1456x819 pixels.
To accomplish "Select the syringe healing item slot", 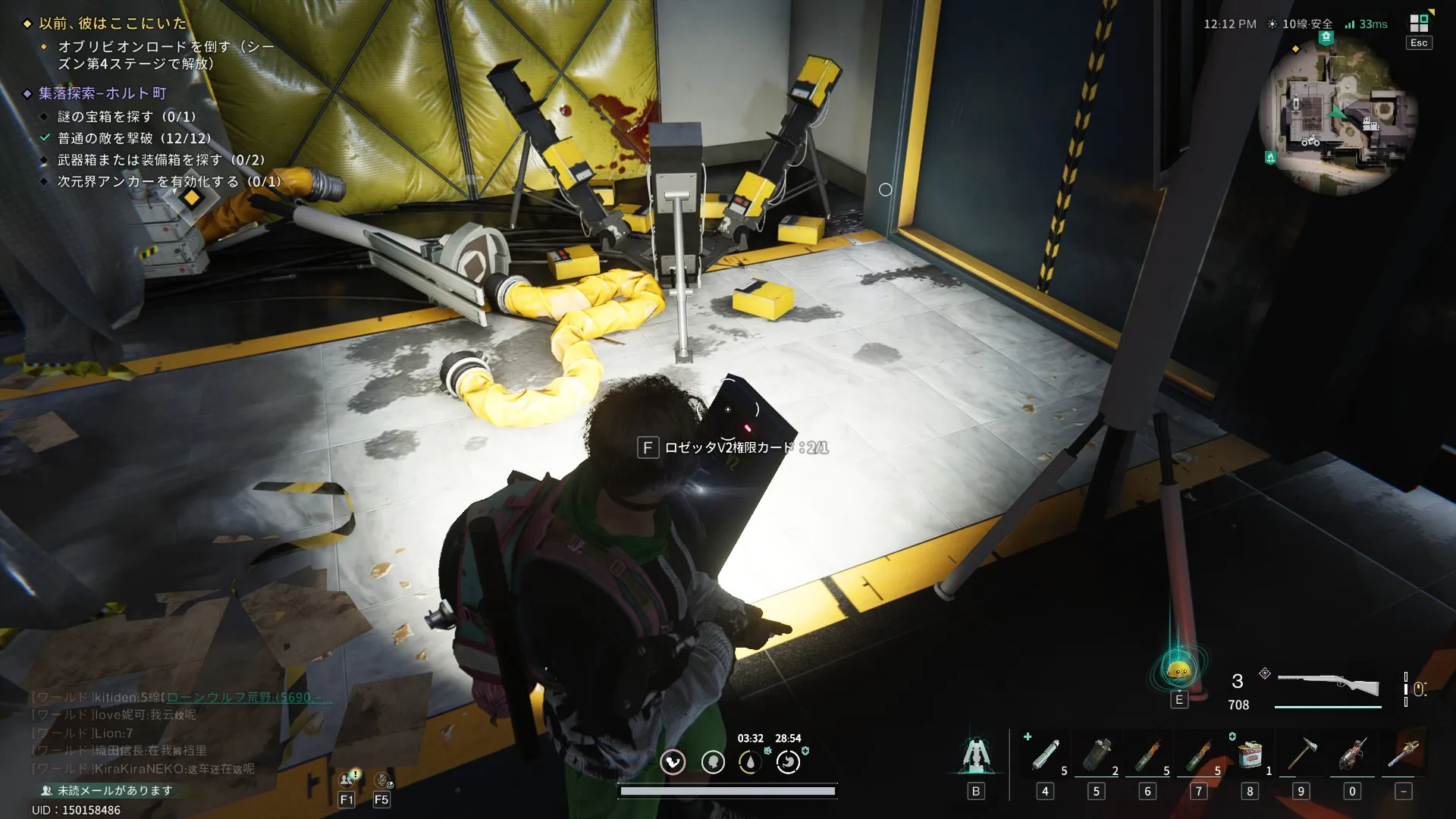I will (1045, 755).
